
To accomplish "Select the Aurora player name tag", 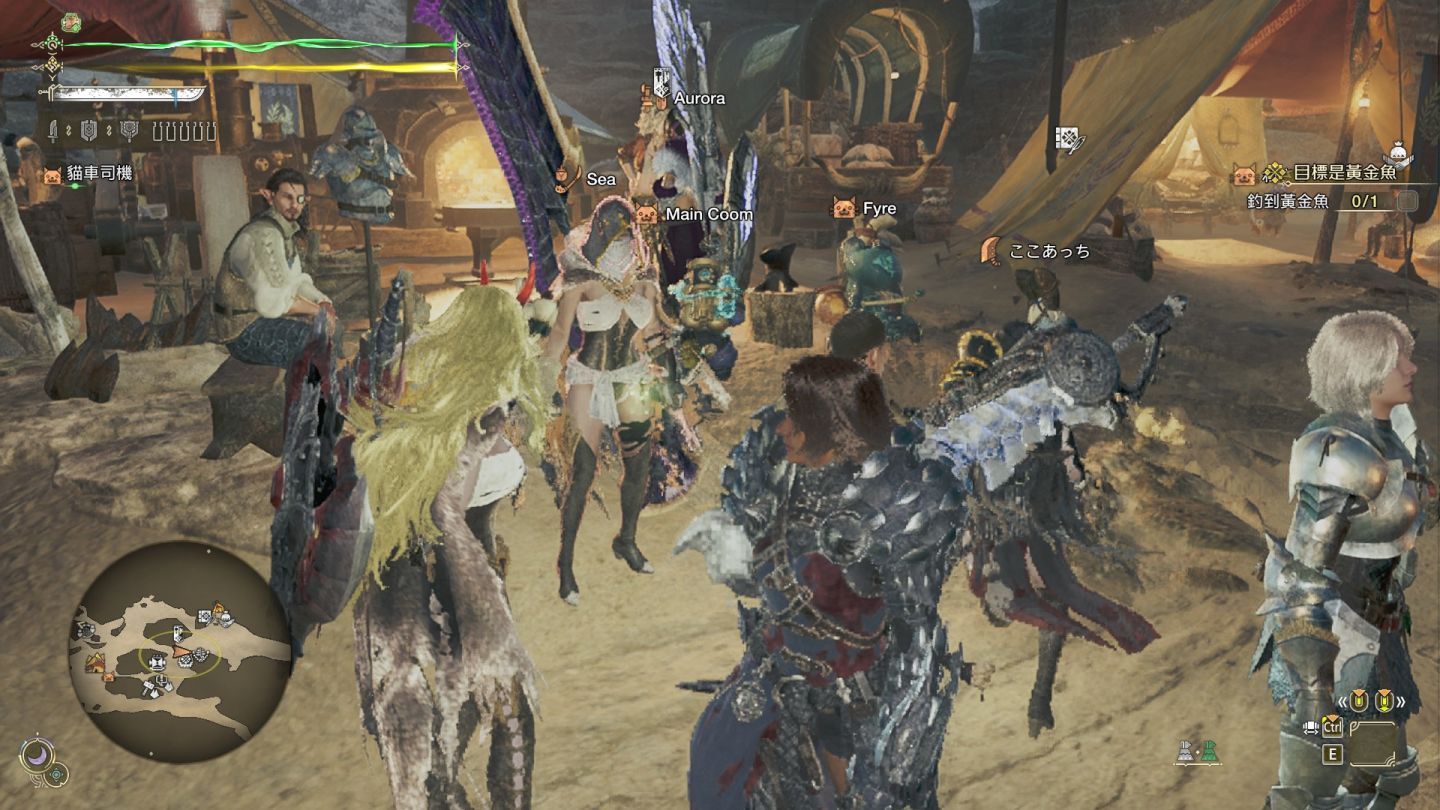I will 698,98.
